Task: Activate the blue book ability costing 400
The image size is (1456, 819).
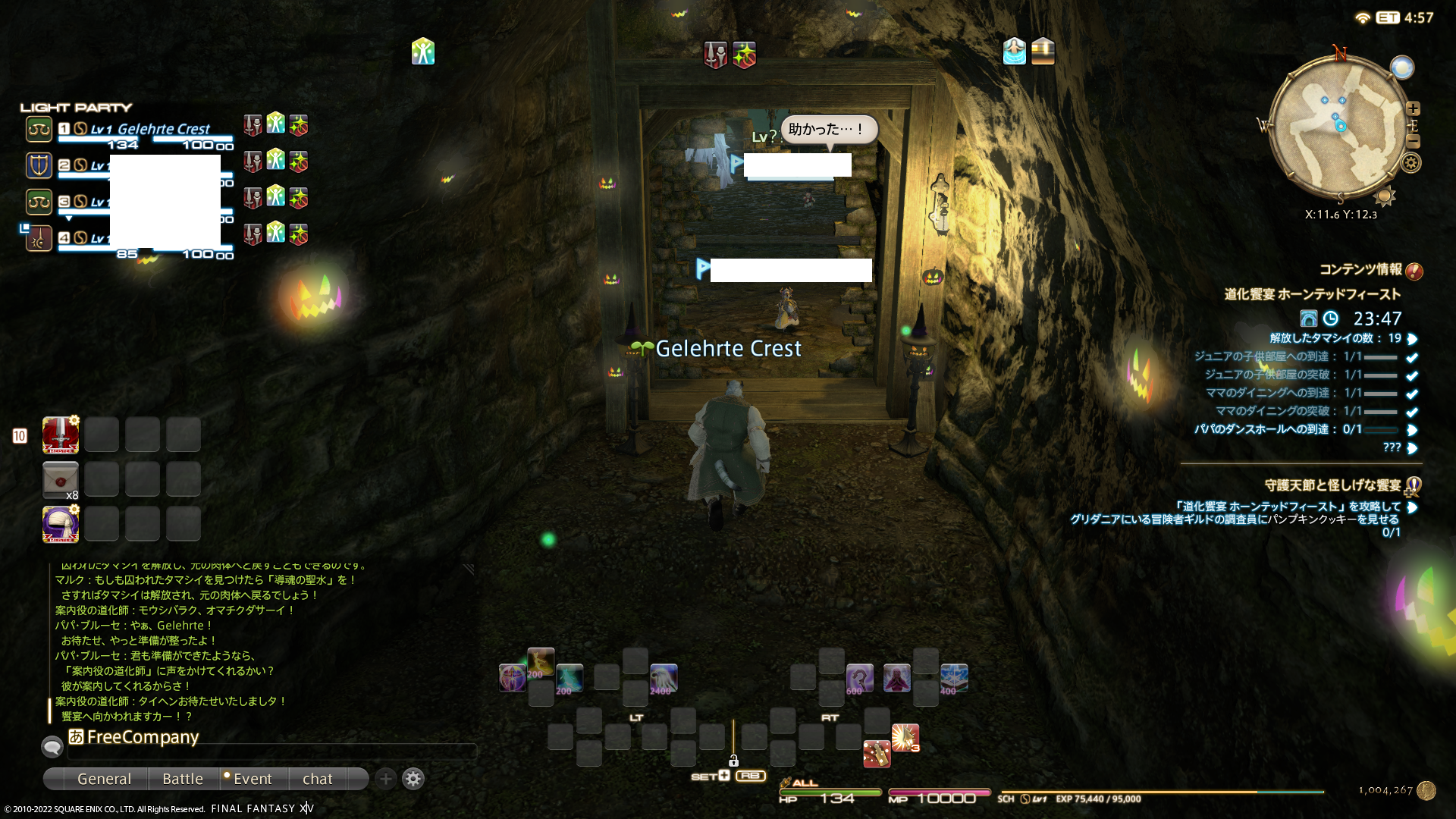Action: coord(954,677)
